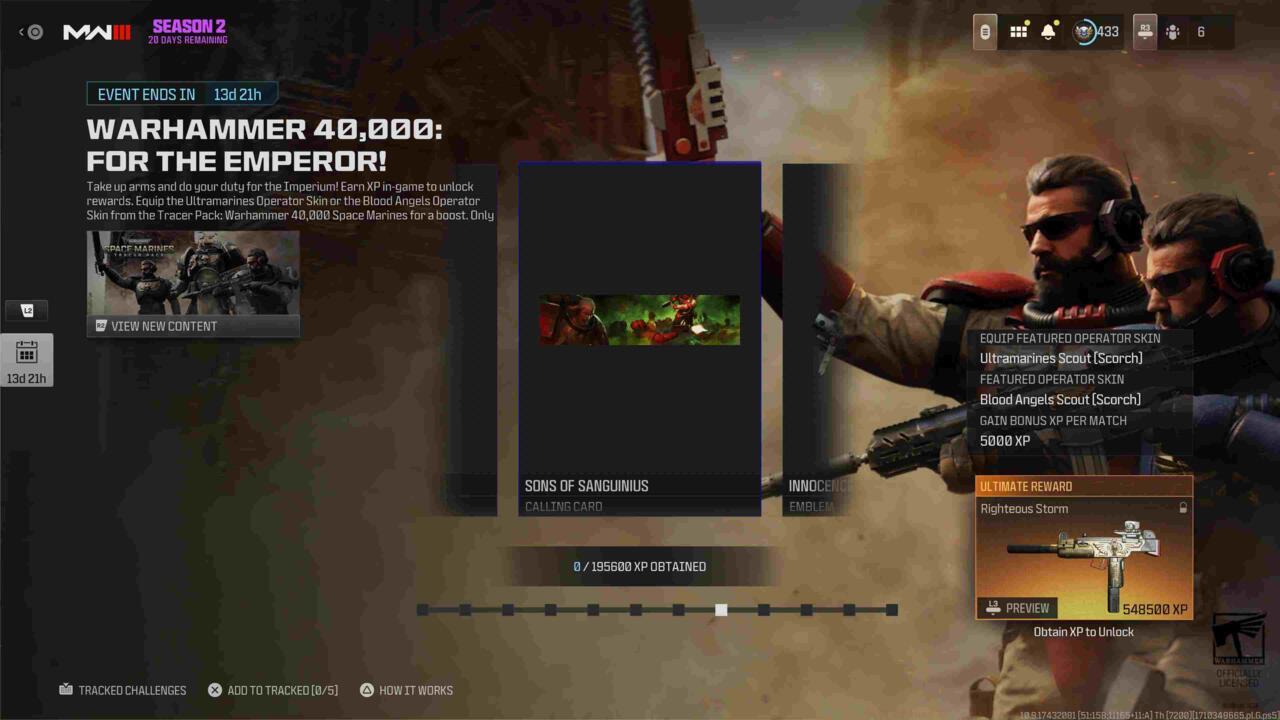Select the Sons Of Sanguinius calling card

pyautogui.click(x=639, y=340)
